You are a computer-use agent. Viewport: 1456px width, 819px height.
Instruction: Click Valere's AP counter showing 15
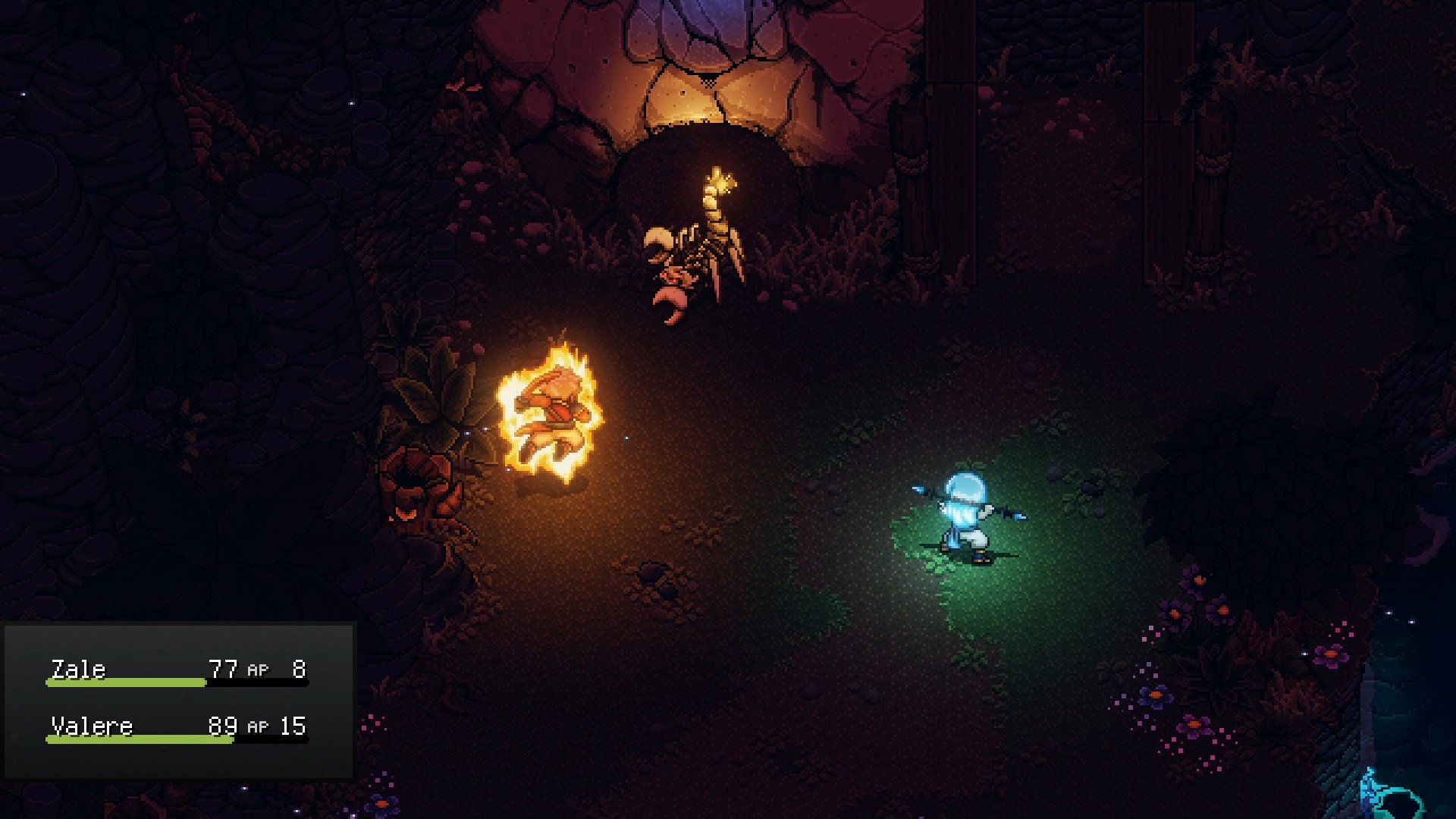(294, 725)
